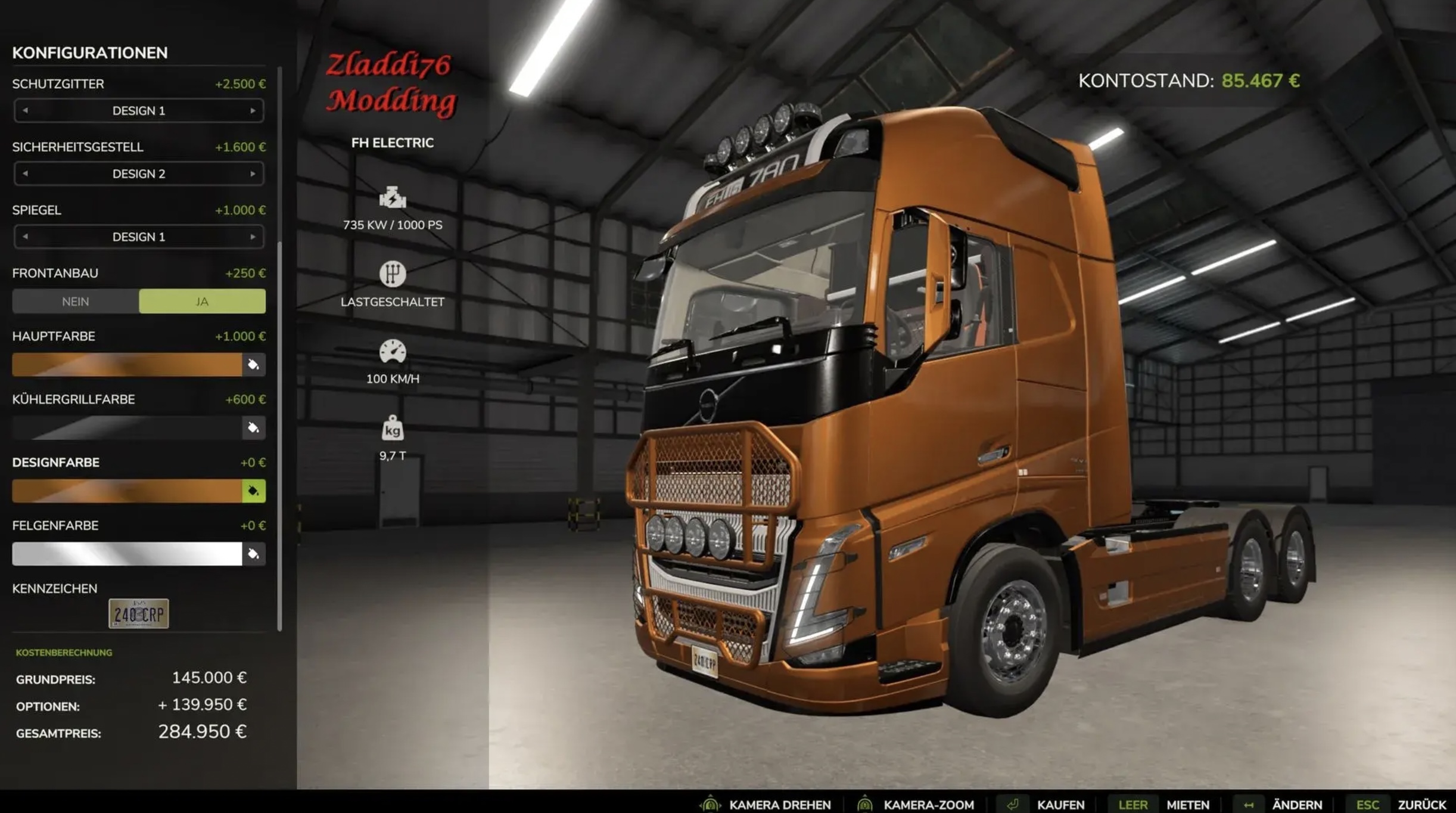Open Kühlergrillfarbe color picker

tap(253, 428)
